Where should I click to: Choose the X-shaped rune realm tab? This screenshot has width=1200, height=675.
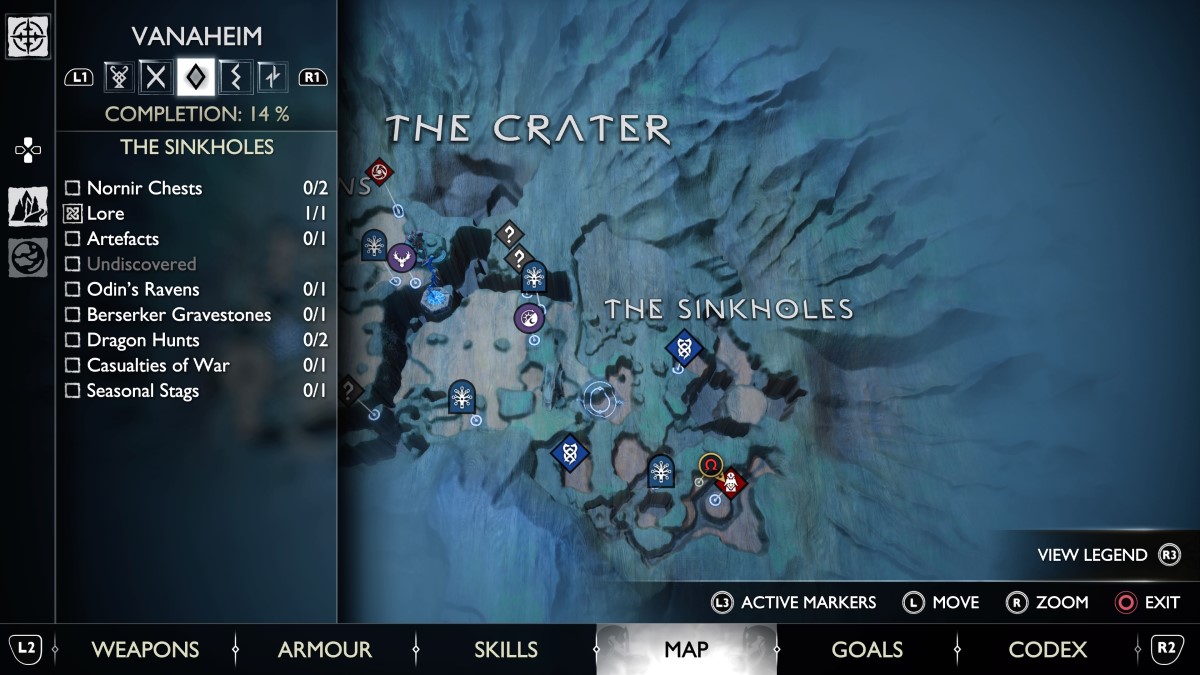[155, 76]
